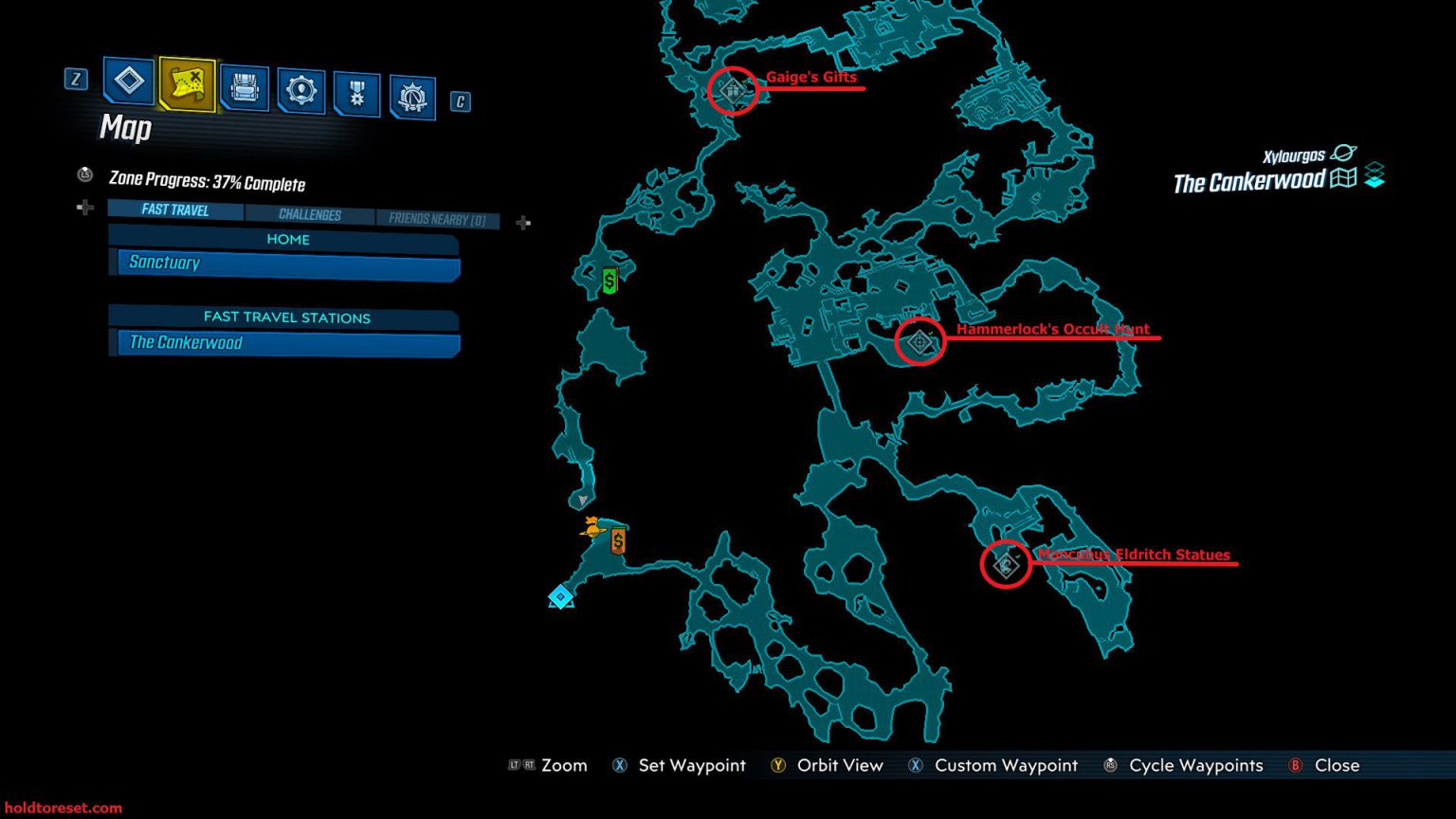Click Cycle Waypoints at the bottom bar
Image resolution: width=1456 pixels, height=819 pixels.
coord(1195,765)
